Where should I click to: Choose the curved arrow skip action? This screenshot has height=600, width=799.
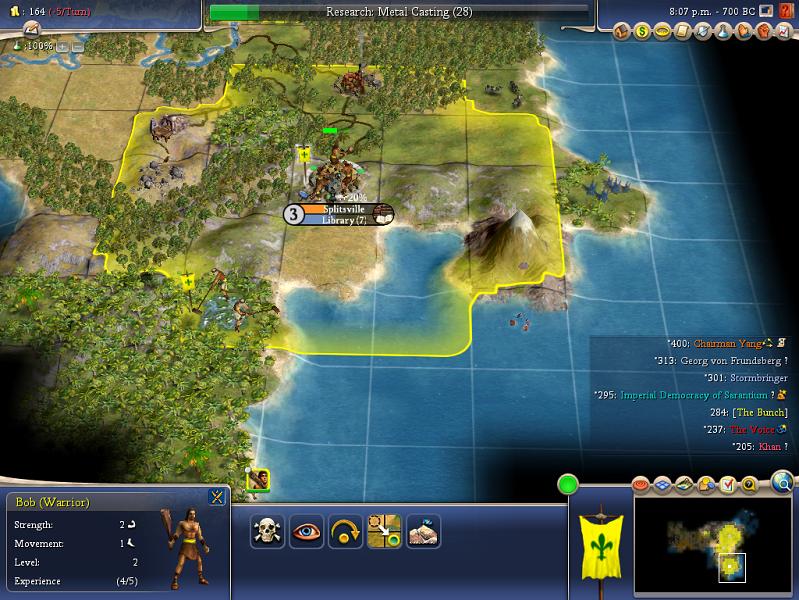(x=345, y=531)
